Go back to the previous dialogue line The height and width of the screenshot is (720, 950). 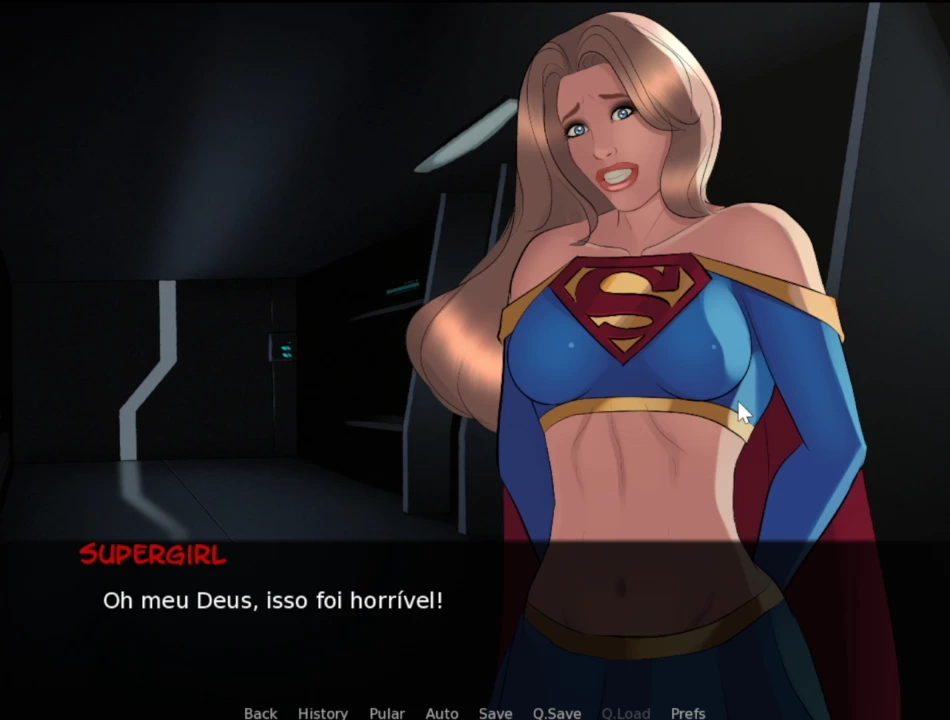coord(260,713)
